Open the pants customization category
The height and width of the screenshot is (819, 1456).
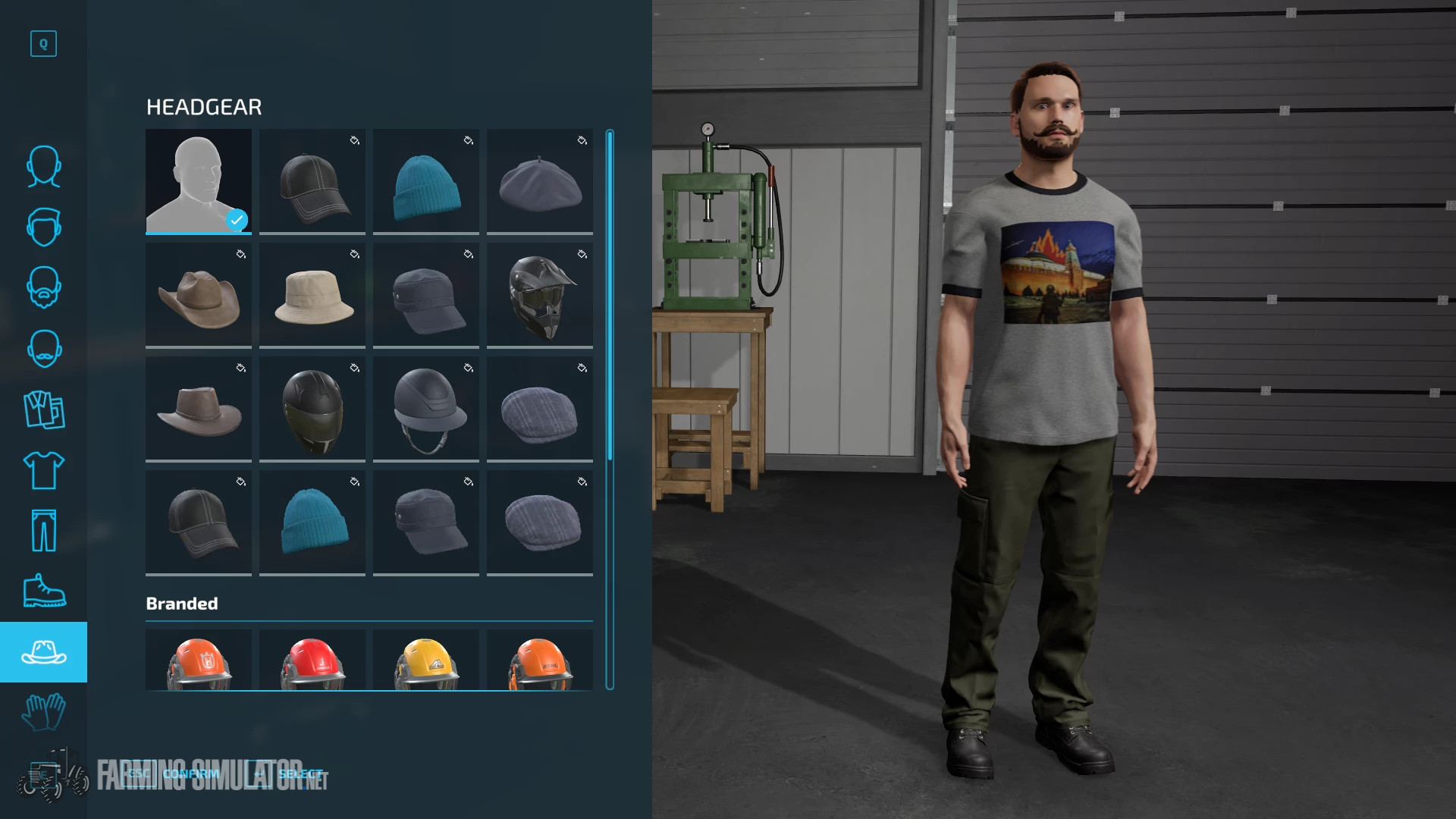(43, 529)
